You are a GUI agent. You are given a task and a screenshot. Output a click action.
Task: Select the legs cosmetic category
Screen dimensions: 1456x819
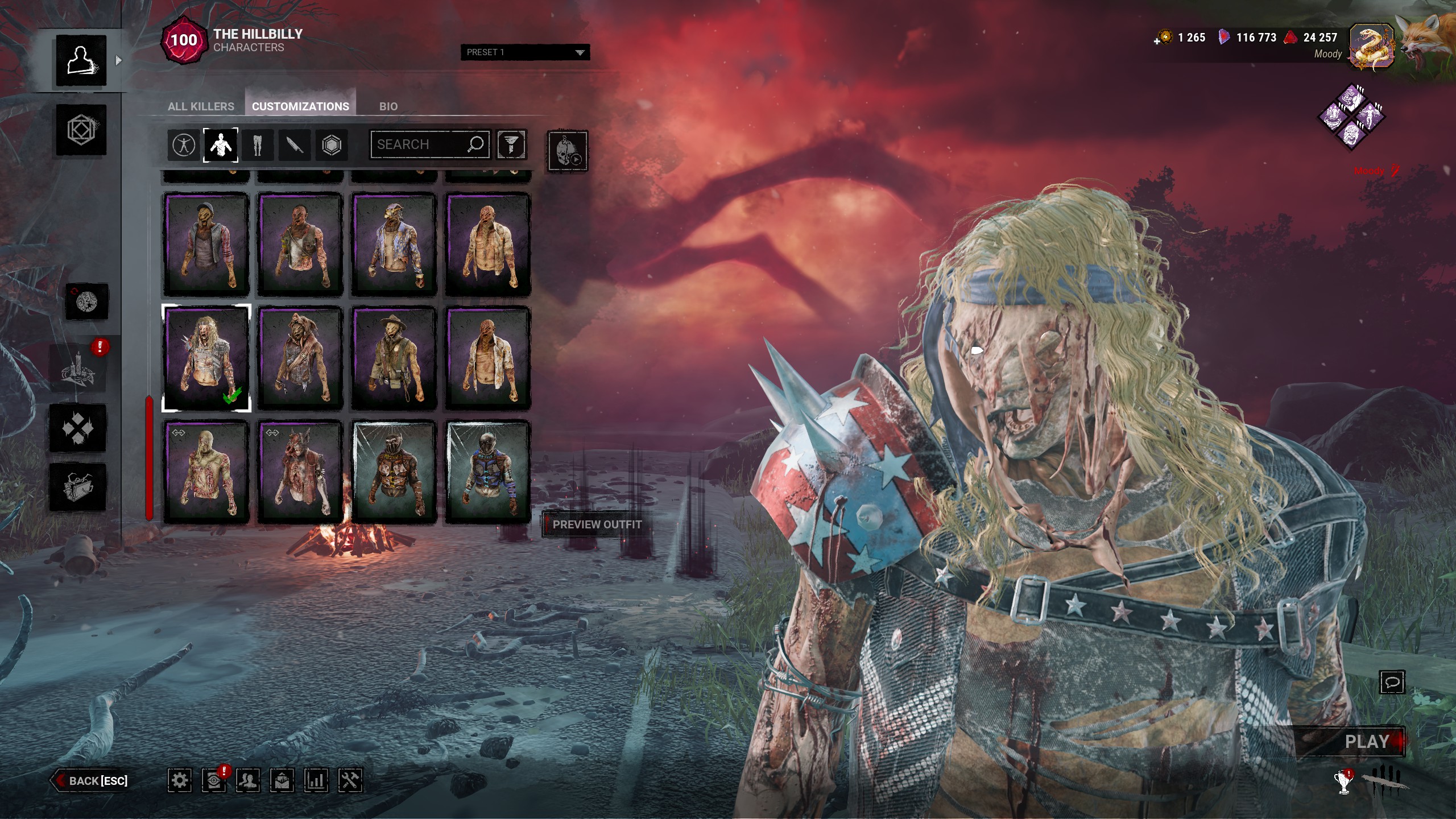click(x=257, y=145)
